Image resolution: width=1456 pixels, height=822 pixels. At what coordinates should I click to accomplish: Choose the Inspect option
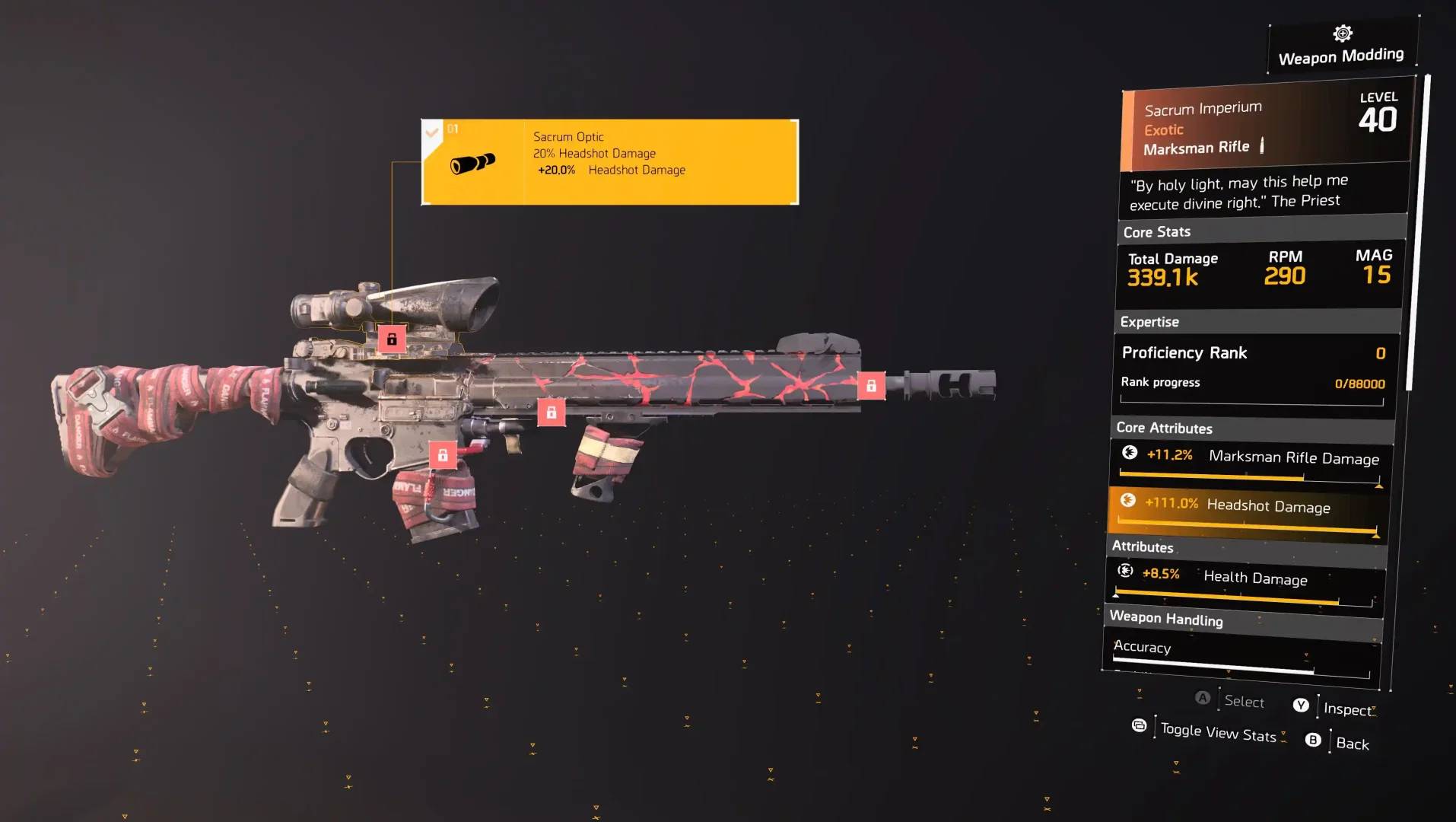coord(1347,709)
